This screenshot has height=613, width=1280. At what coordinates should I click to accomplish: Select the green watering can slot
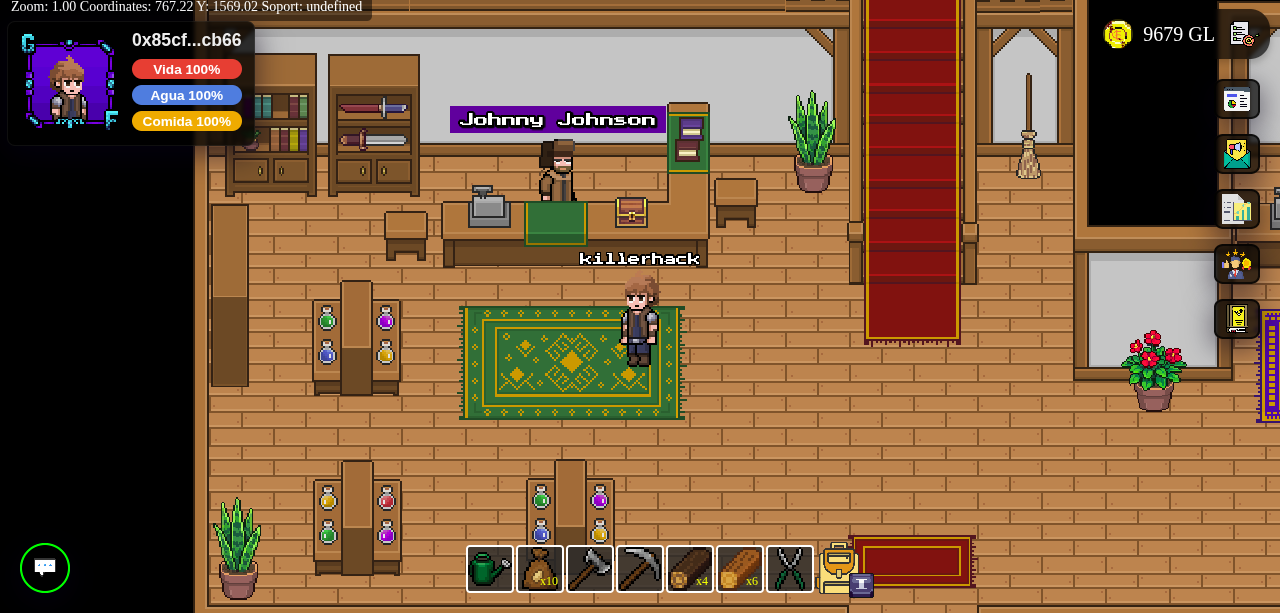489,569
